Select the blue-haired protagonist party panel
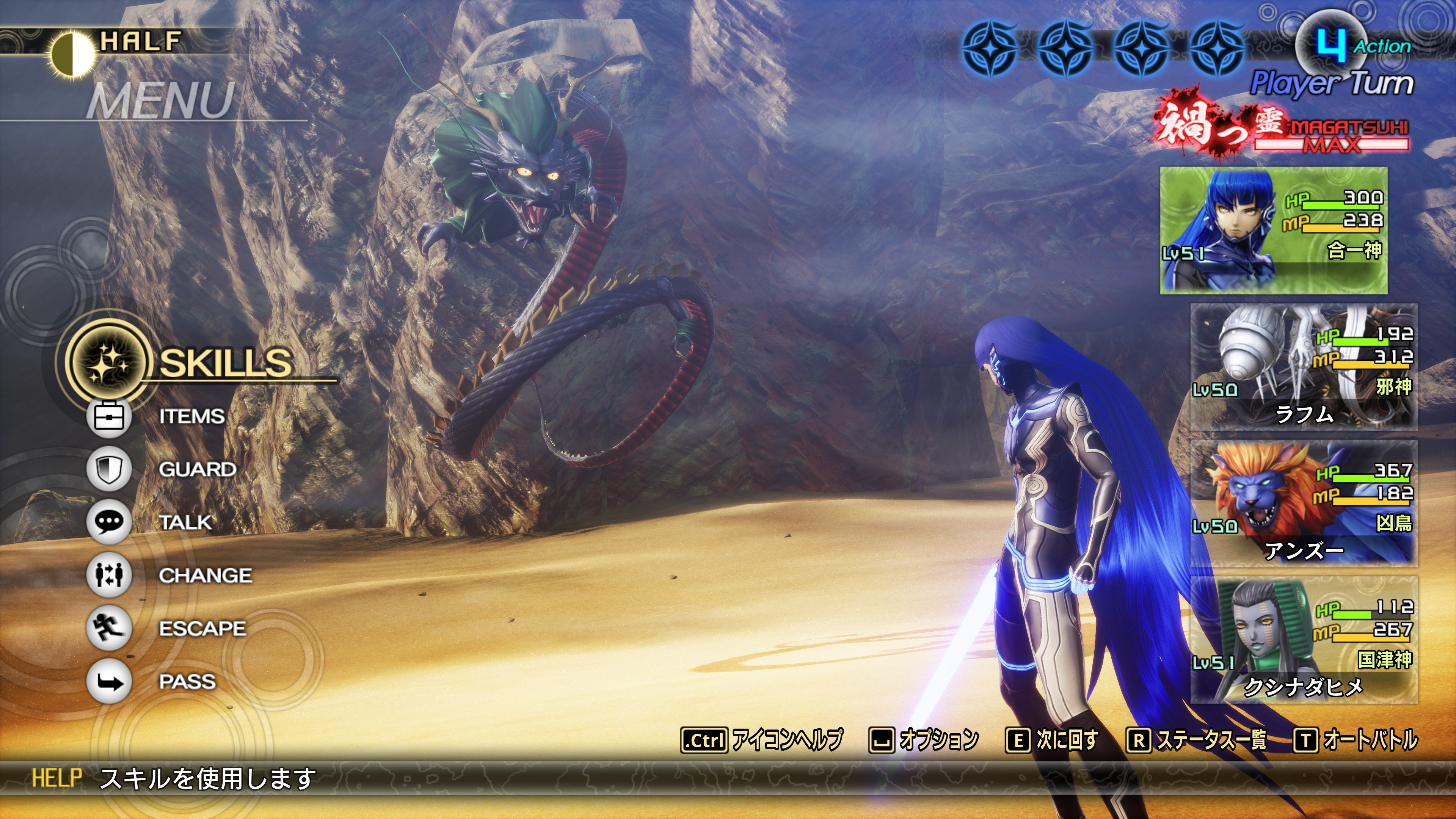The image size is (1456, 819). pyautogui.click(x=1274, y=230)
